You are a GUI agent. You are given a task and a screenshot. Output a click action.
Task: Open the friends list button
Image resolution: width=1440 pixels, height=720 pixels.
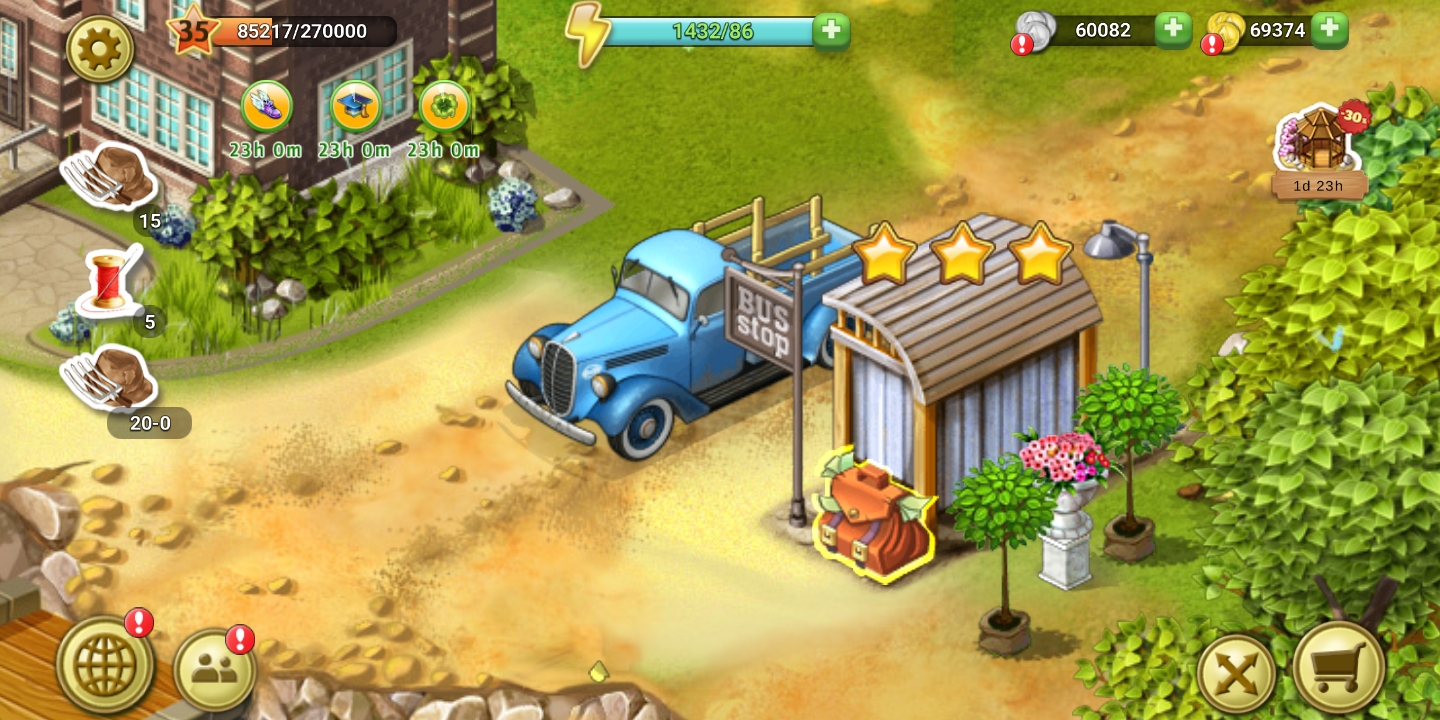coord(214,671)
